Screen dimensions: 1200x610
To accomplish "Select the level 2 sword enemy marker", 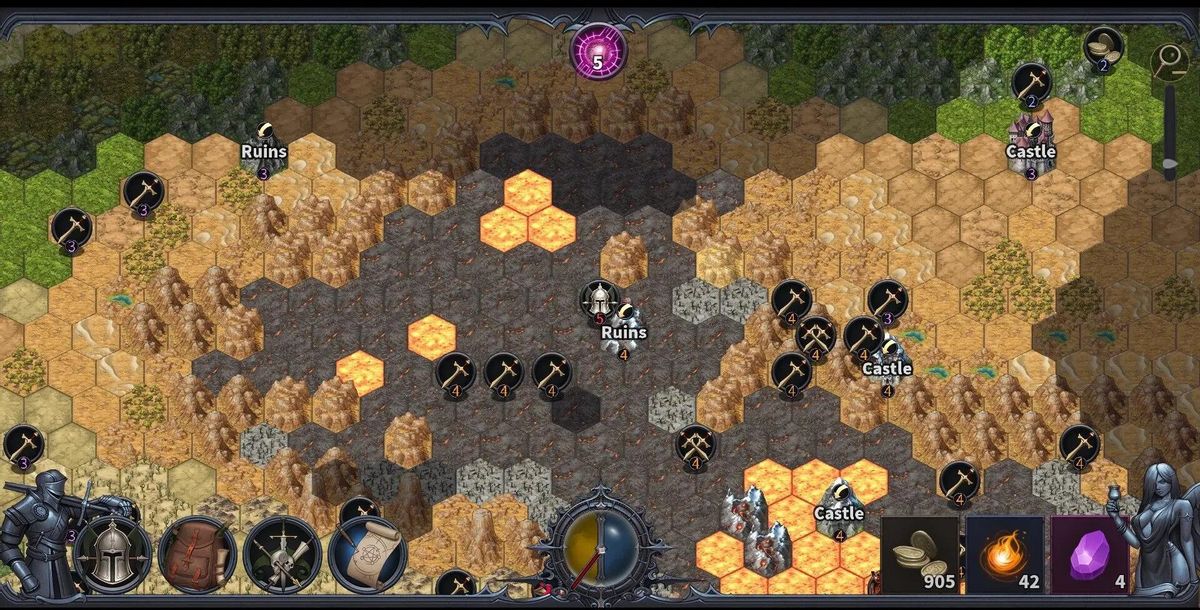I will point(1030,82).
